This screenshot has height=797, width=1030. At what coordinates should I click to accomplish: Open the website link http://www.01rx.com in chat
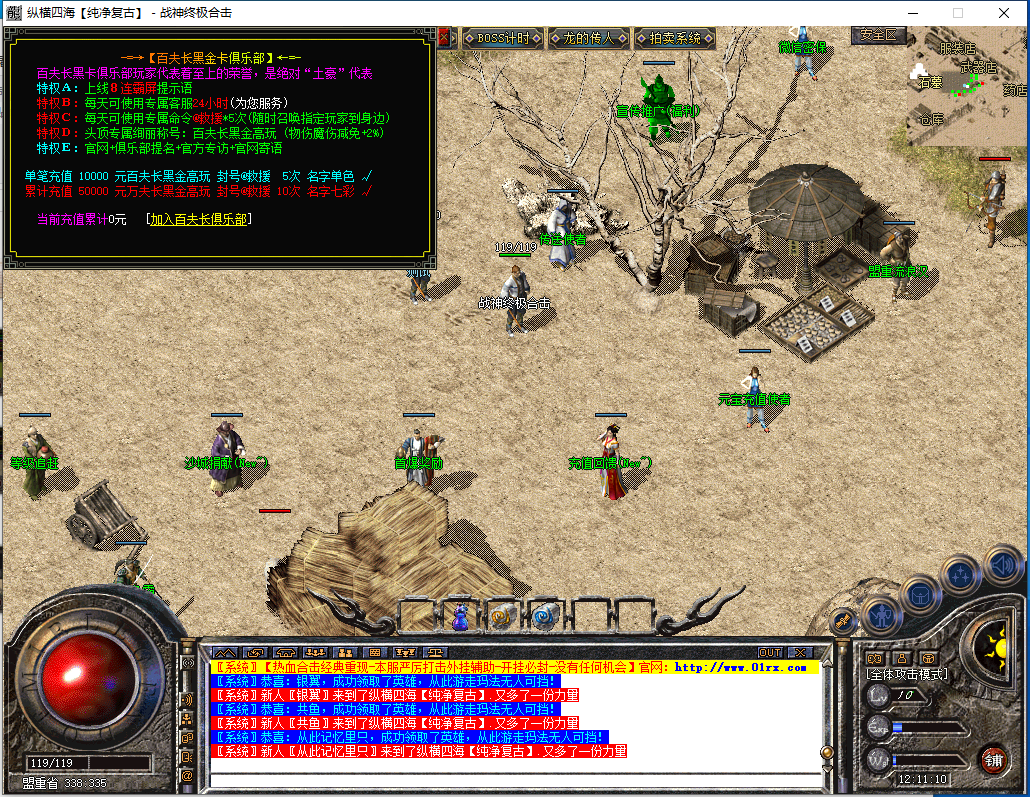(x=739, y=667)
